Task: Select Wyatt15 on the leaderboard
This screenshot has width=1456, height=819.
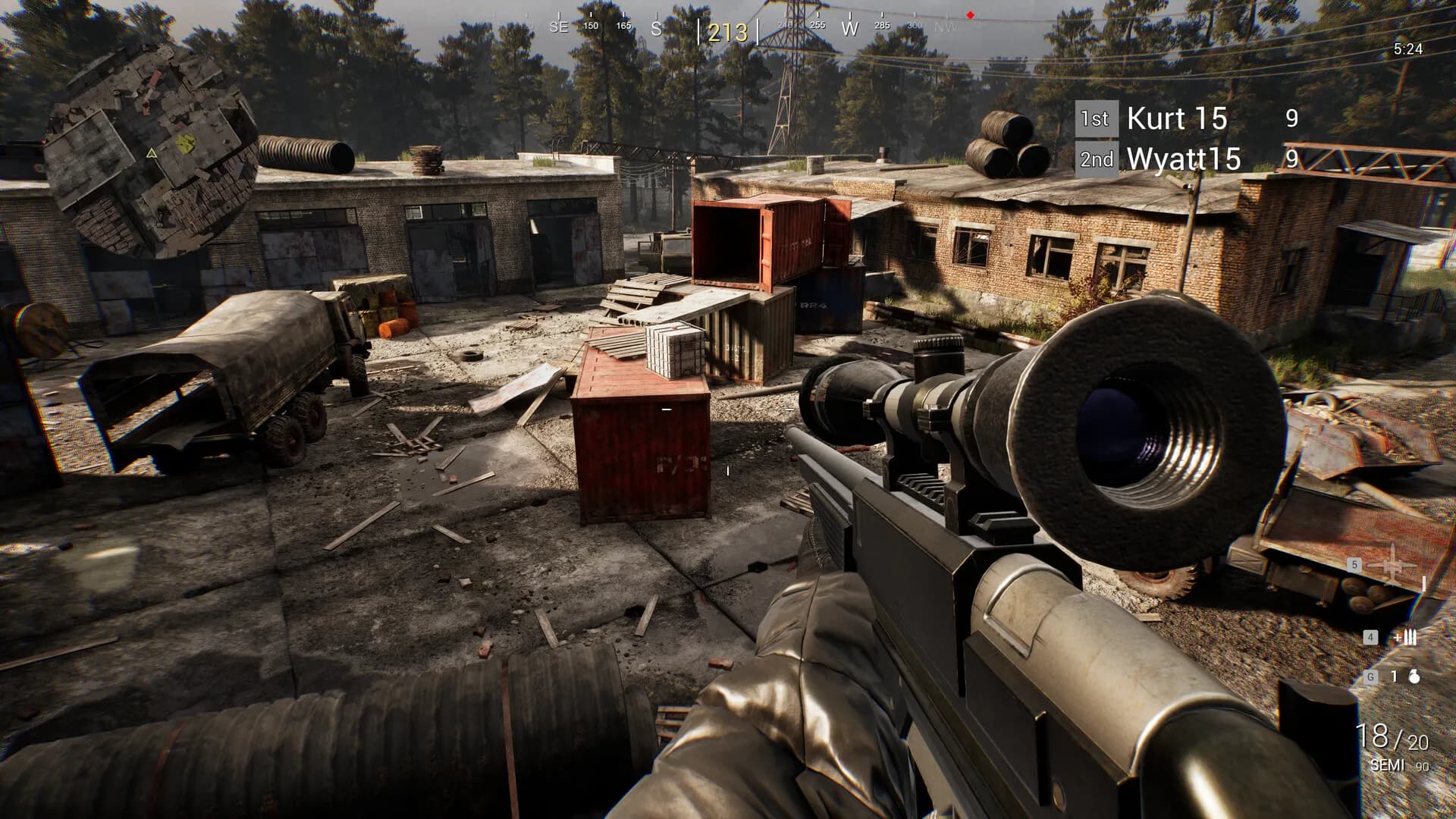Action: (1183, 160)
